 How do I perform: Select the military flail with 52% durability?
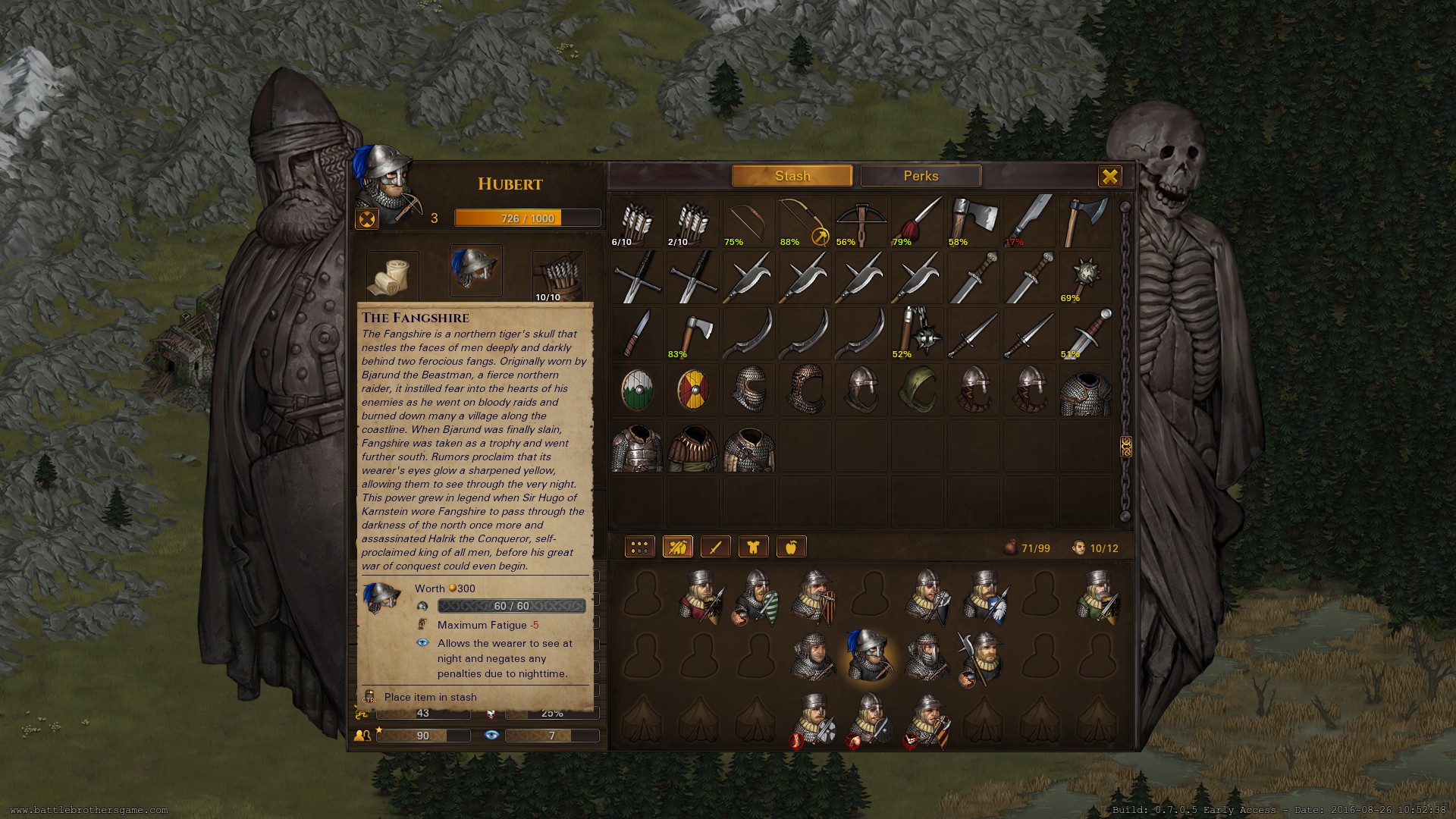point(917,333)
